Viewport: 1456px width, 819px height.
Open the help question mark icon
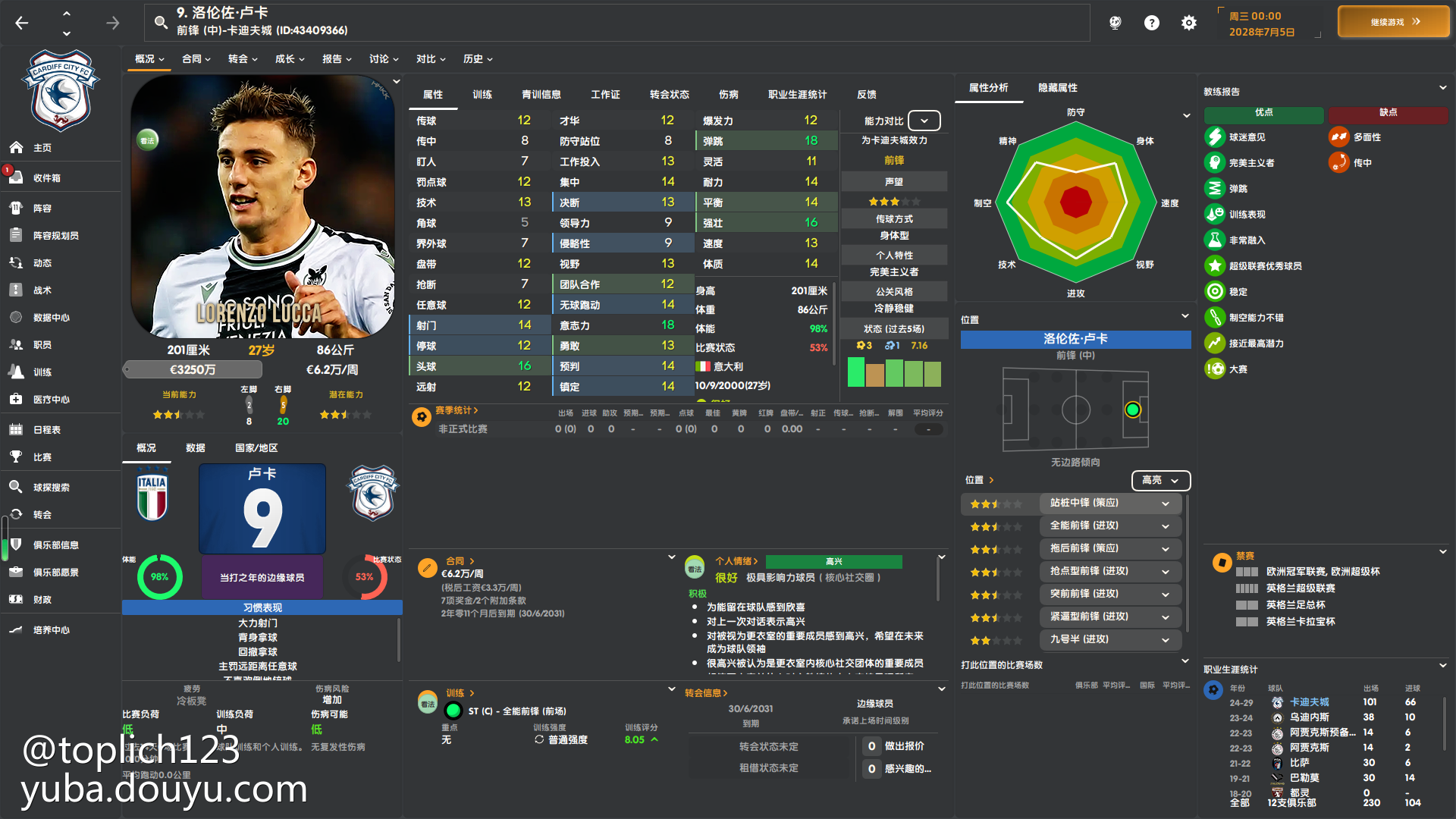tap(1151, 23)
